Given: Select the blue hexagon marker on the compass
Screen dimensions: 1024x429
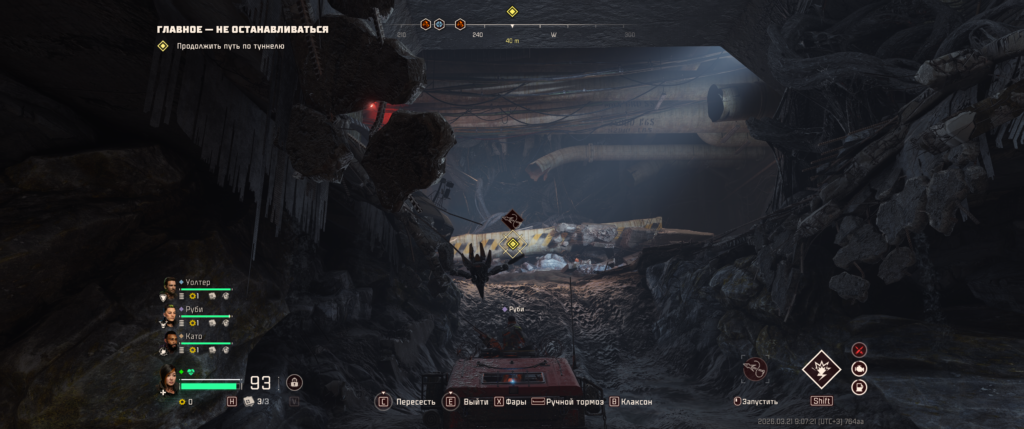Looking at the screenshot, I should point(439,23).
